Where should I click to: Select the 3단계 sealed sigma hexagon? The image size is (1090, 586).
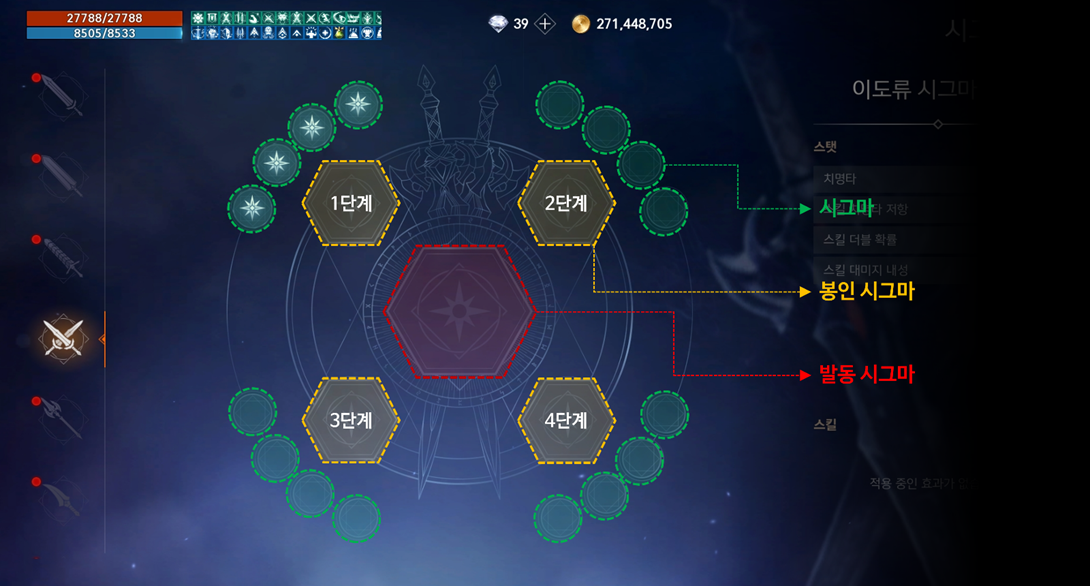click(351, 420)
